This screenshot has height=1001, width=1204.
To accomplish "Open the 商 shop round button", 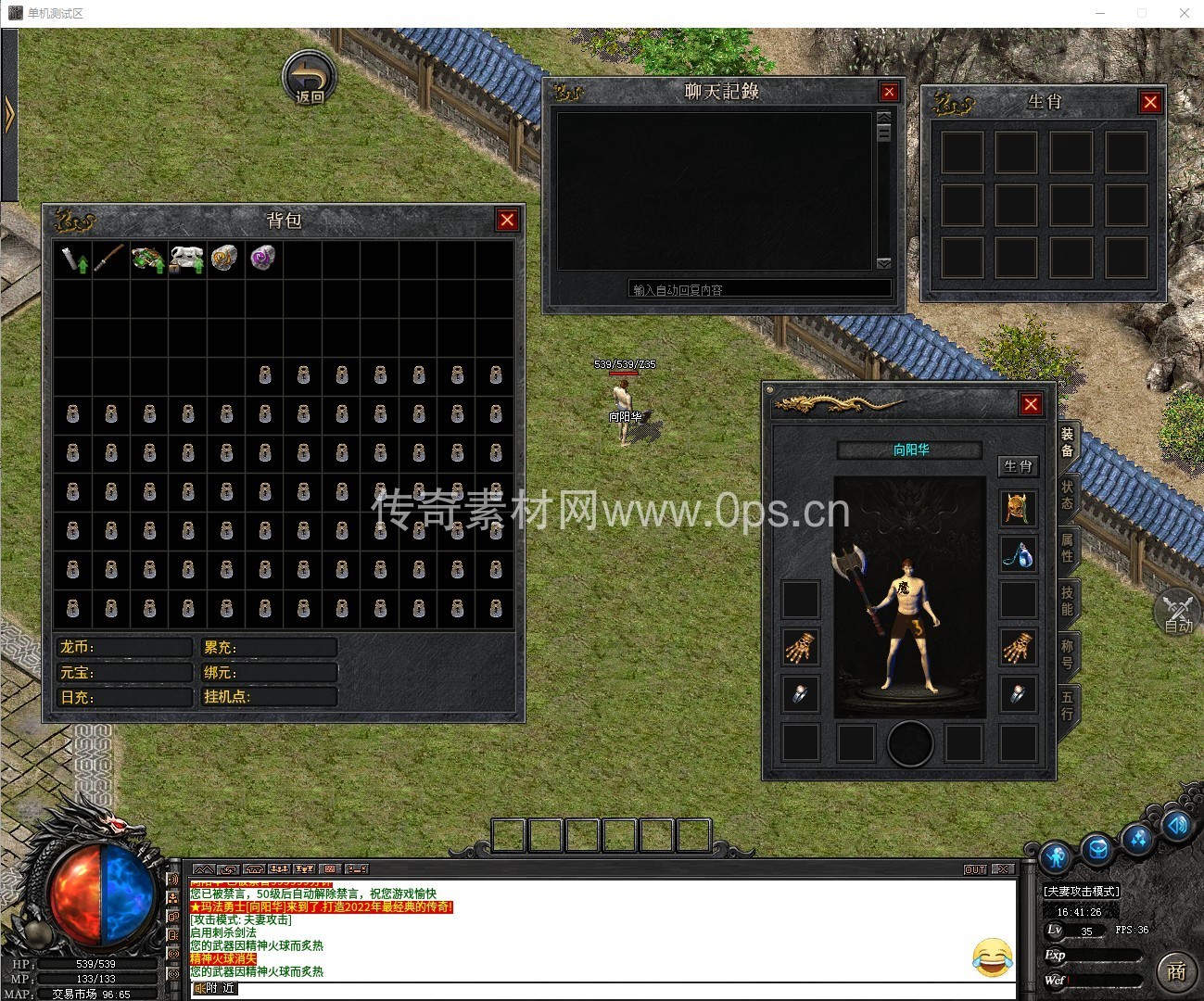I will pos(1176,970).
